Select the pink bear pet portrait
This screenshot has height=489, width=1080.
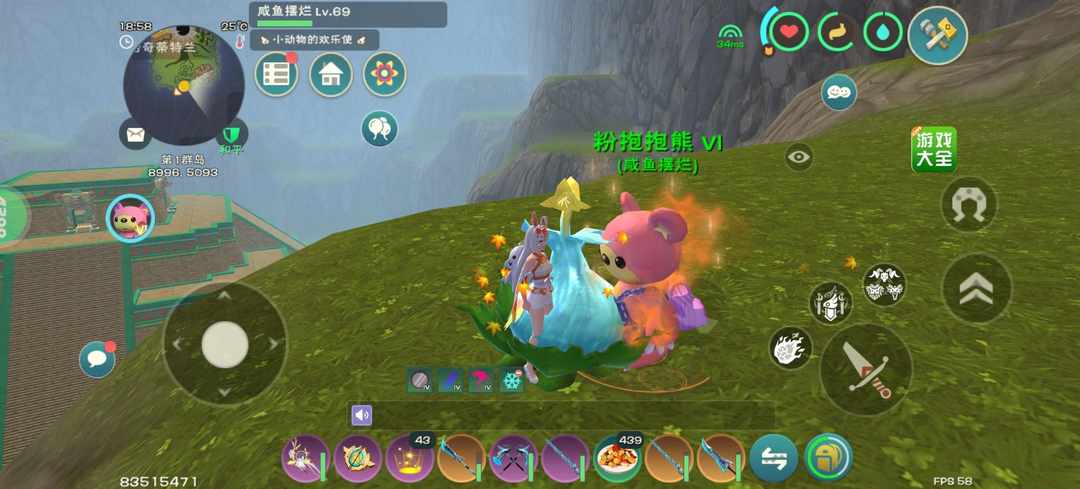[x=129, y=217]
